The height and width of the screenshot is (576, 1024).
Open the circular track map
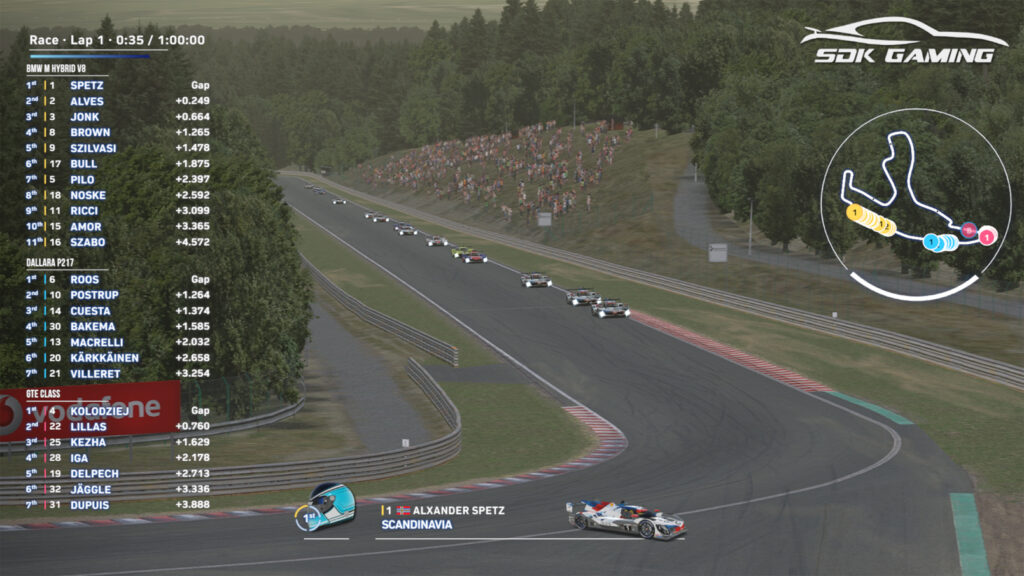[x=914, y=204]
